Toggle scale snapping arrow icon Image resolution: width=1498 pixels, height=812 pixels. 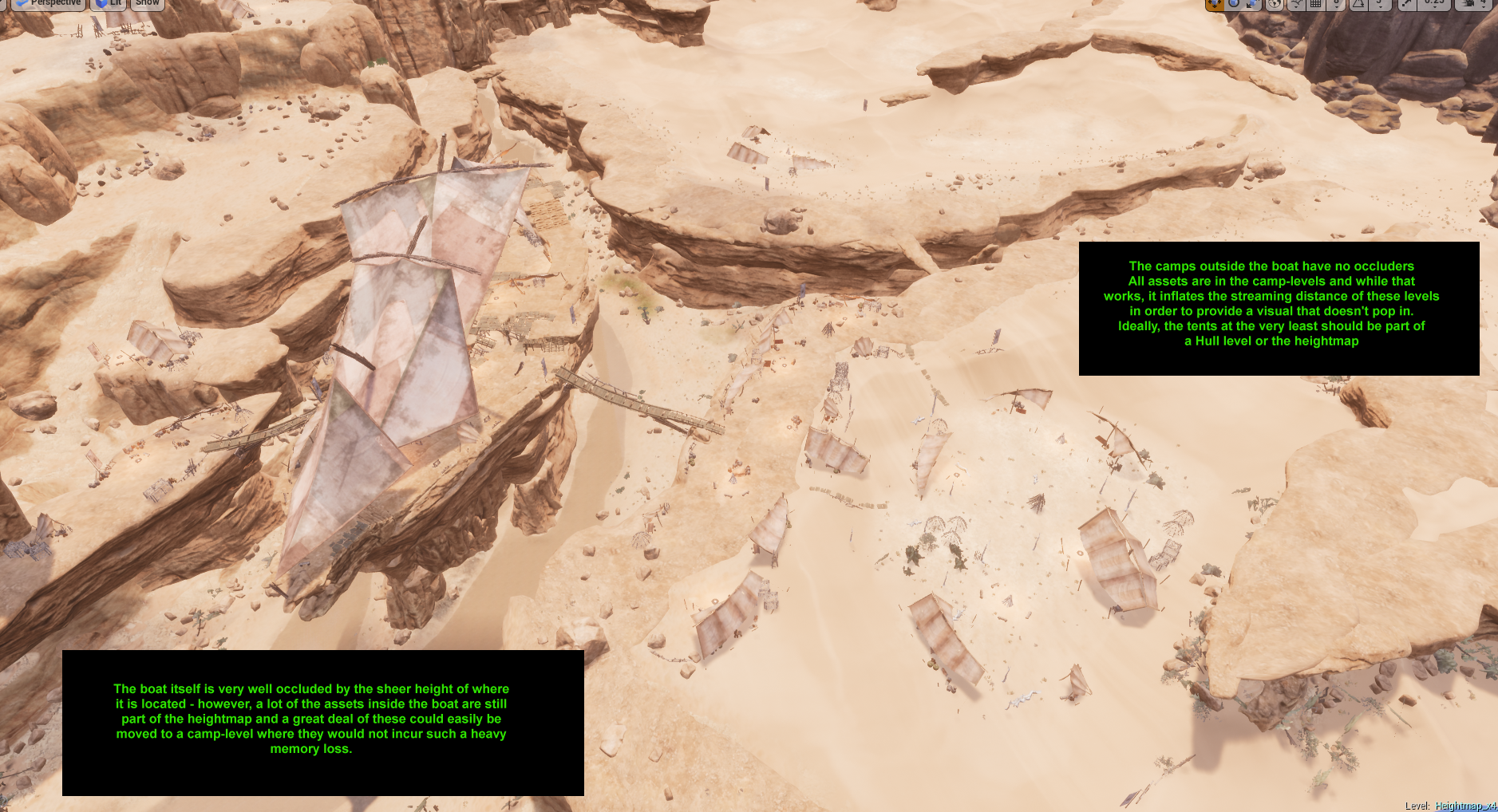pyautogui.click(x=1406, y=4)
